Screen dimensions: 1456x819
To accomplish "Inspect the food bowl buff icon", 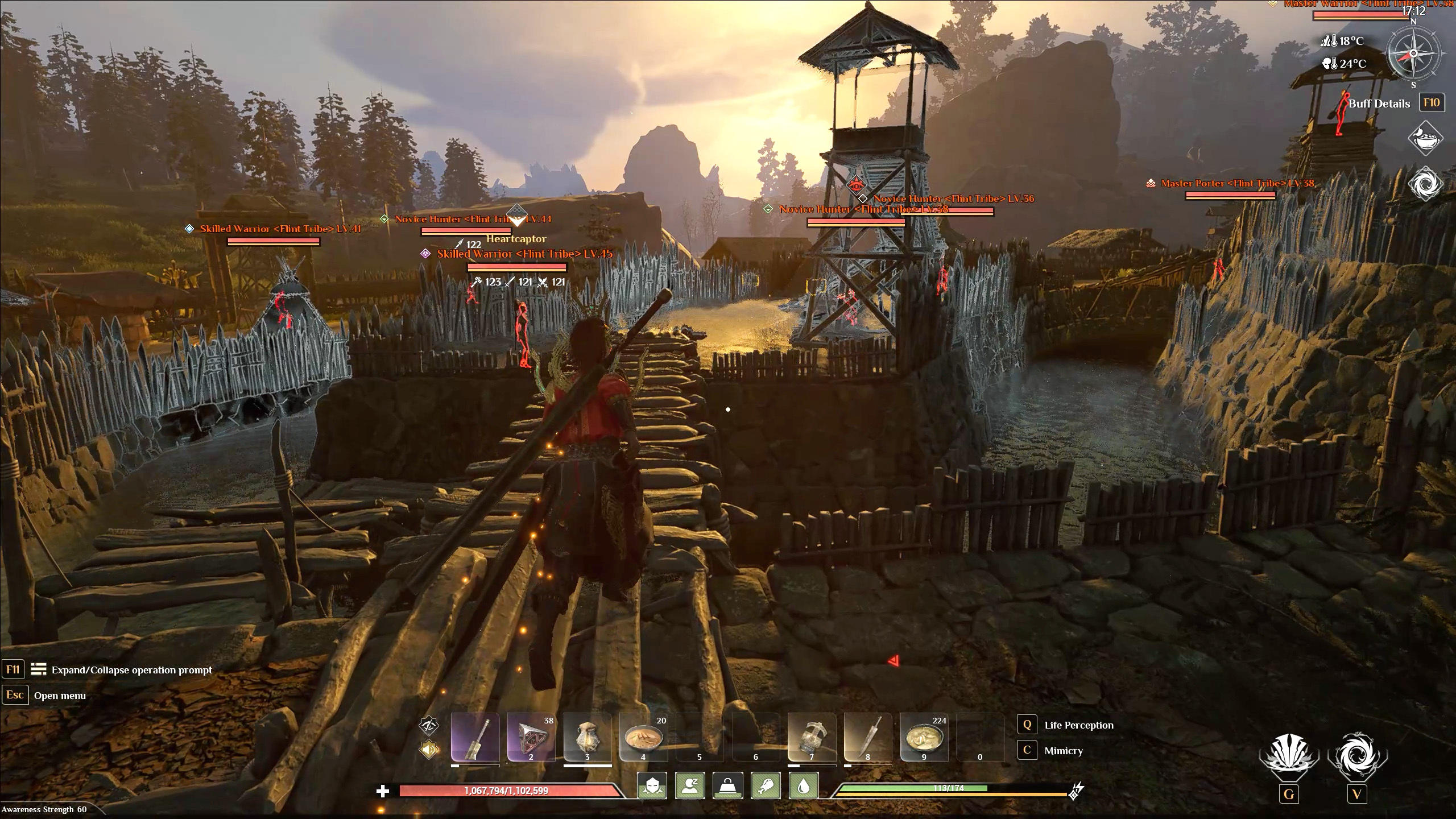I will click(x=1425, y=138).
